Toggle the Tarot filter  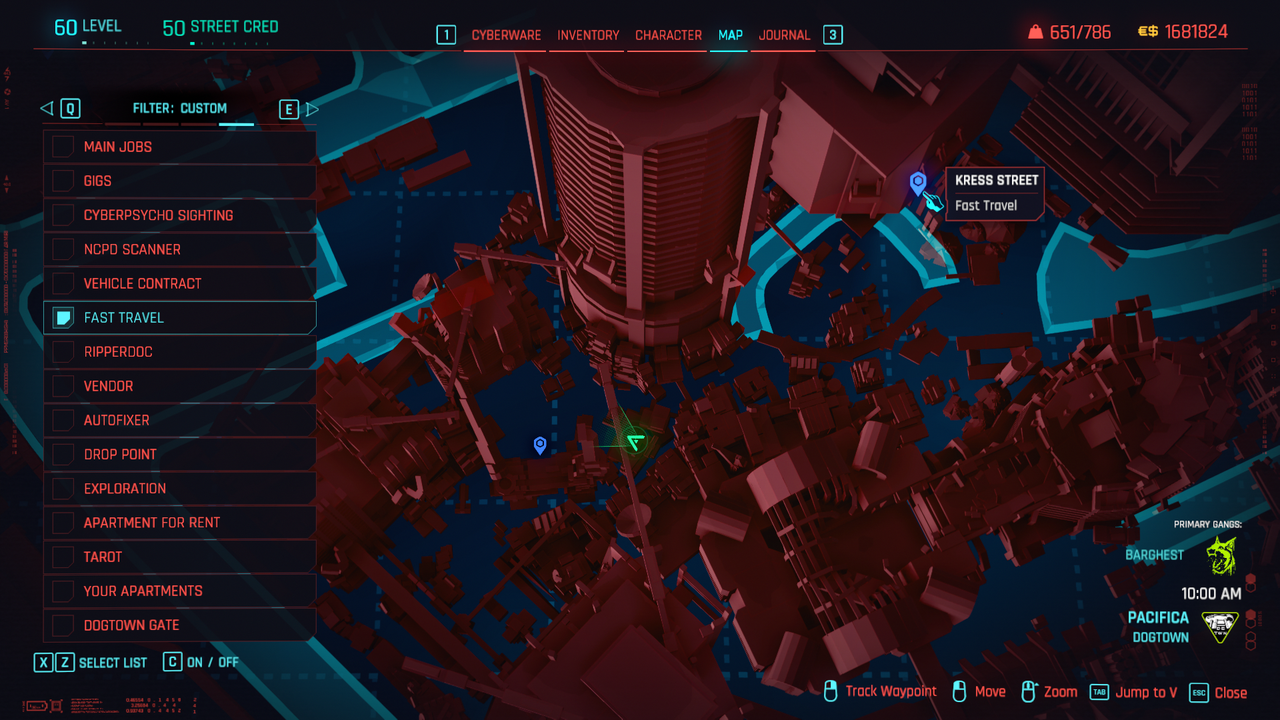point(64,557)
